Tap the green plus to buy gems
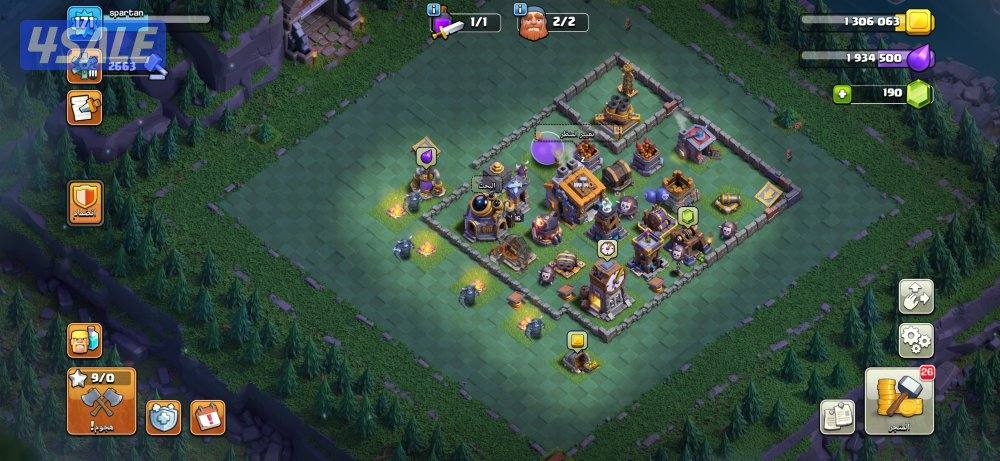Image resolution: width=1000 pixels, height=461 pixels. 844,93
